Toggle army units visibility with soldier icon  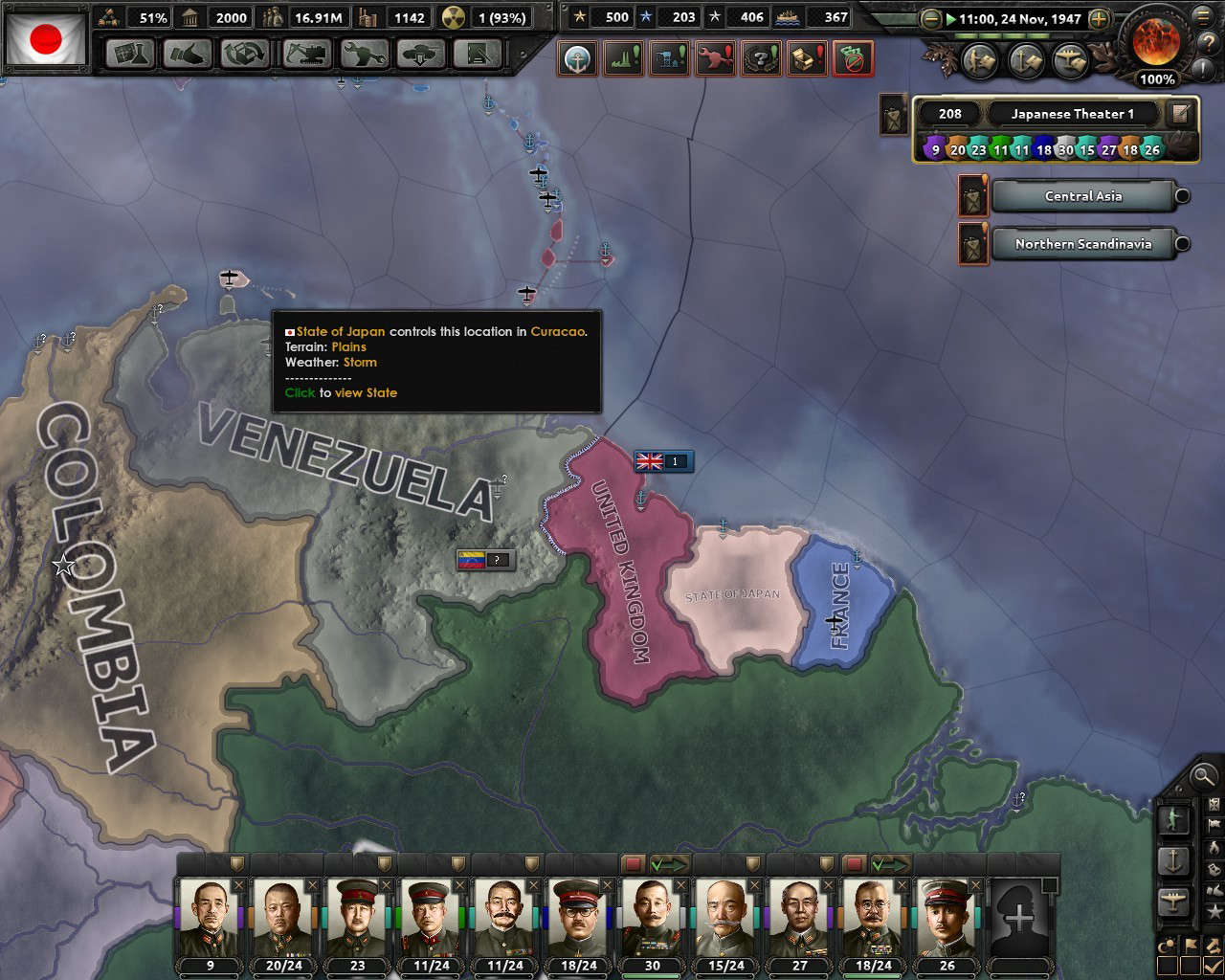pyautogui.click(x=1174, y=821)
